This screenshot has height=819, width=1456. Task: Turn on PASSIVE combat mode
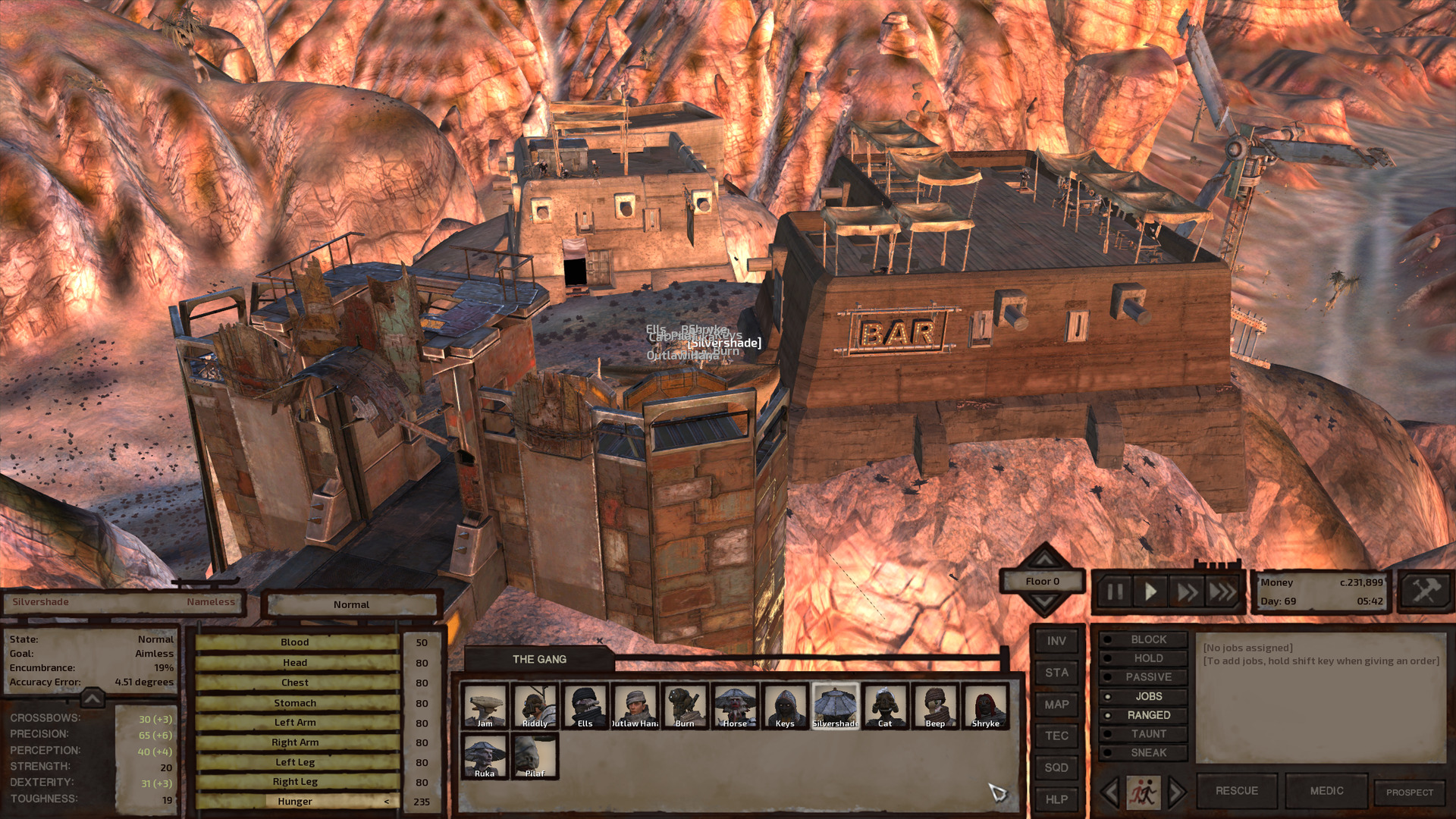(x=1149, y=676)
